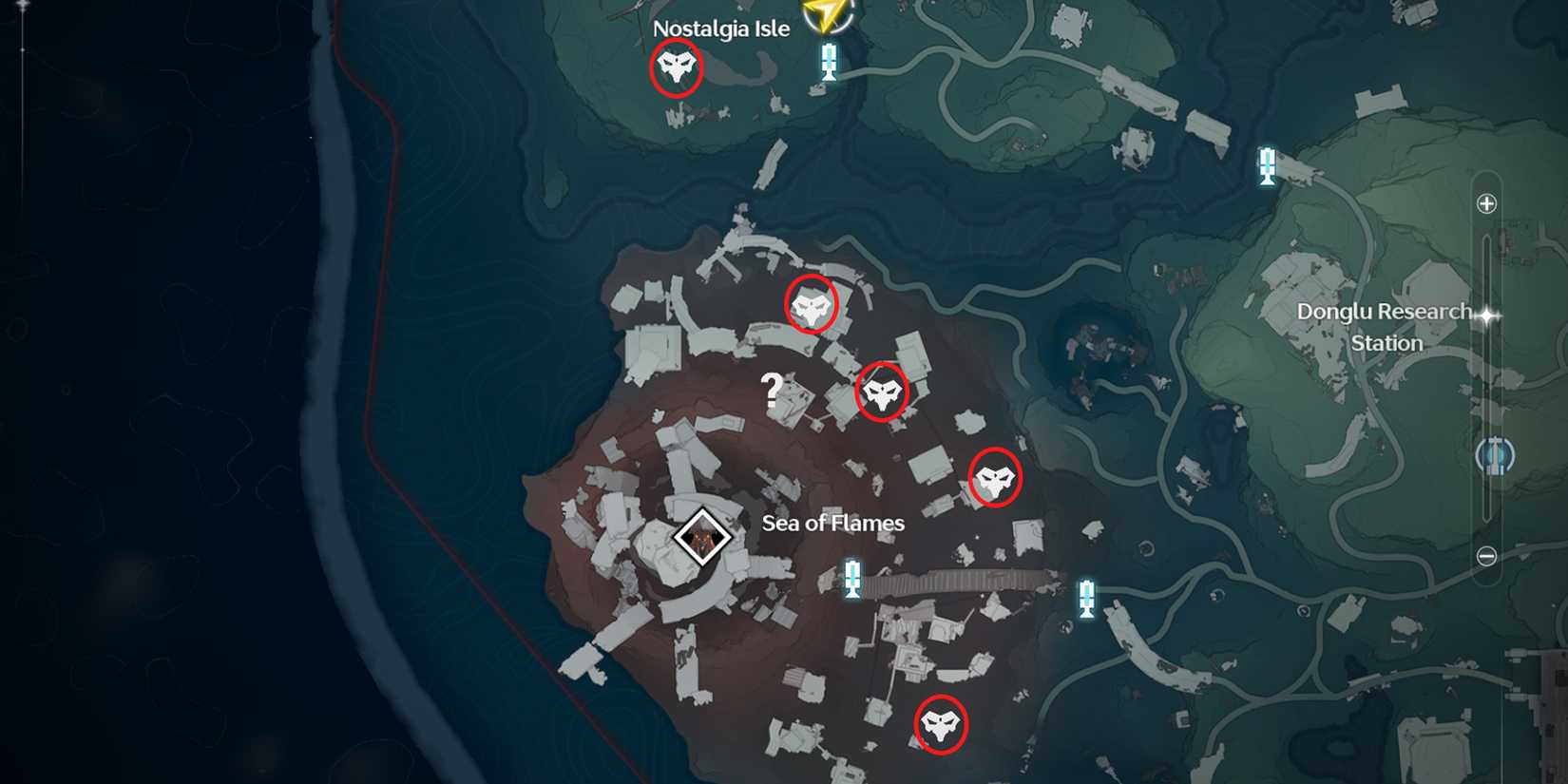
Task: Open the Sea of Flames diamond boss marker
Action: pyautogui.click(x=701, y=537)
